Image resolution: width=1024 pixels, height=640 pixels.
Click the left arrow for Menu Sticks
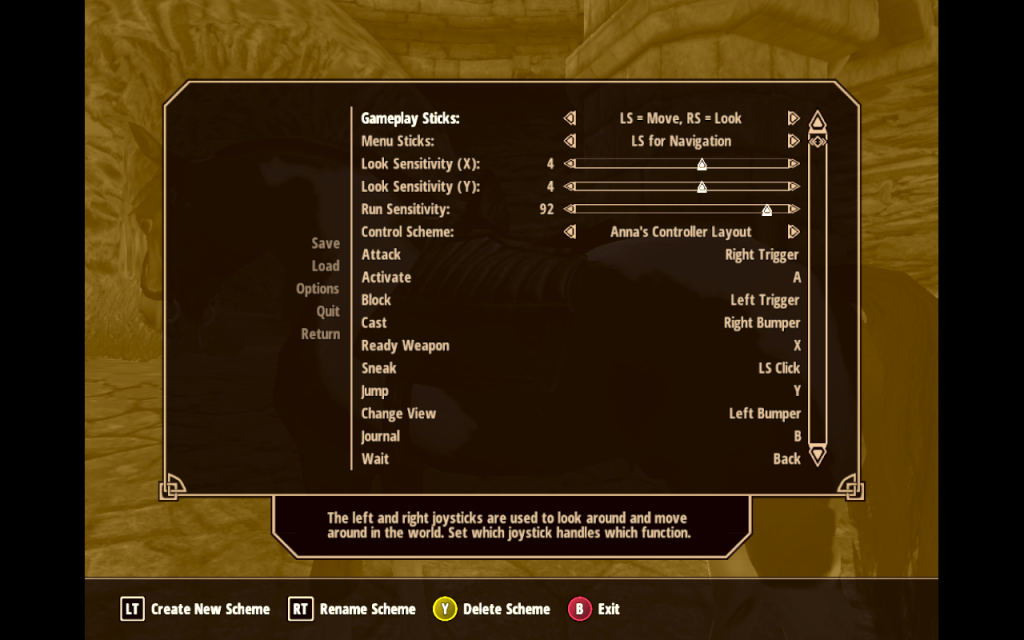(x=570, y=142)
